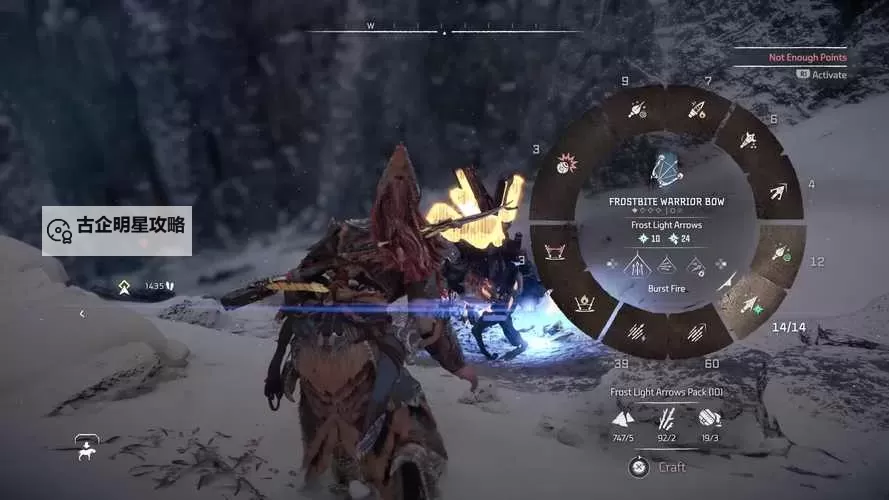The image size is (889, 500).
Task: Choose the ammo segment with count 9
Action: point(636,110)
